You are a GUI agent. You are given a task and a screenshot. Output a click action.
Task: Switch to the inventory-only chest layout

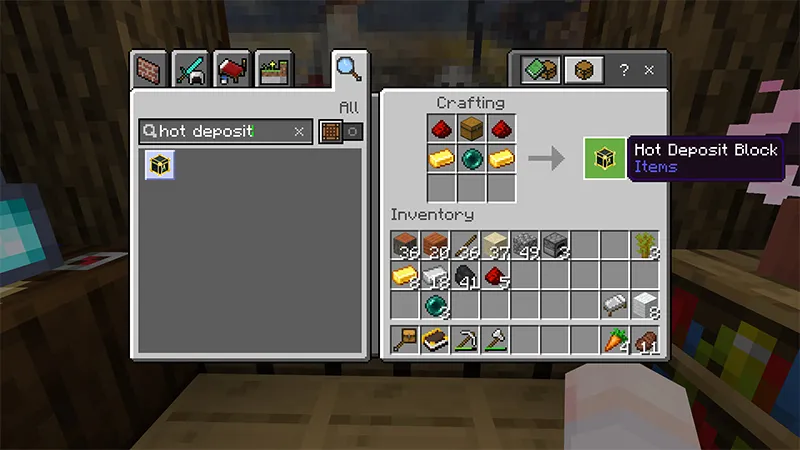(x=583, y=70)
